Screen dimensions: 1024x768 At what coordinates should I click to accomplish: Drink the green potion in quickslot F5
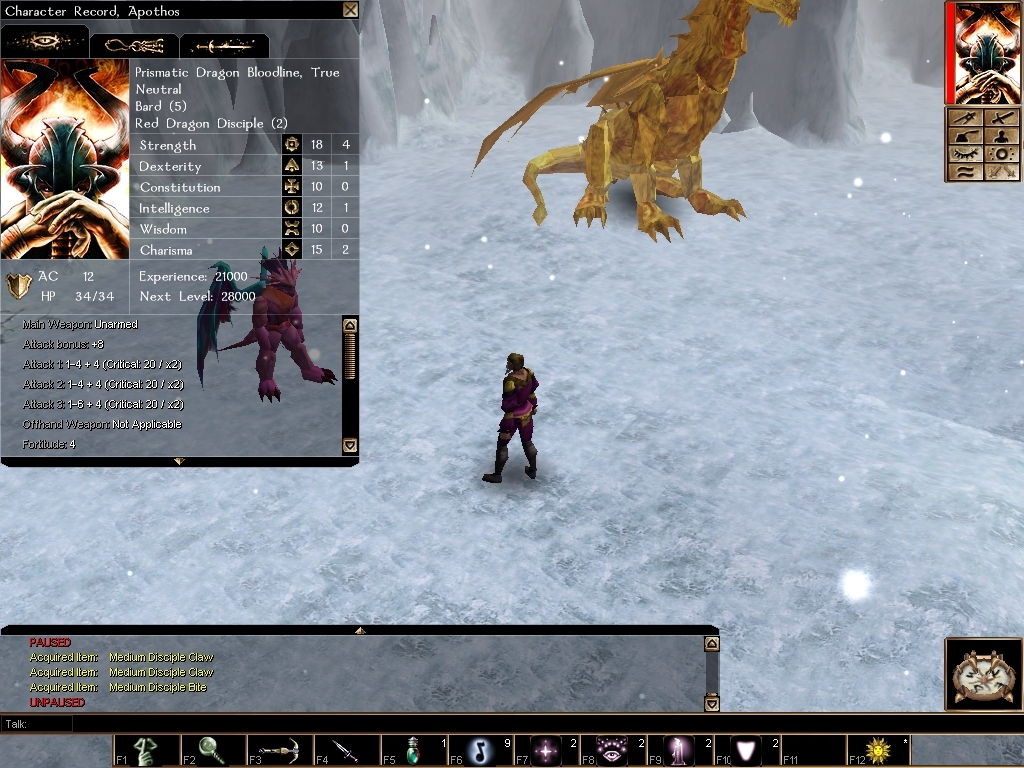coord(413,750)
